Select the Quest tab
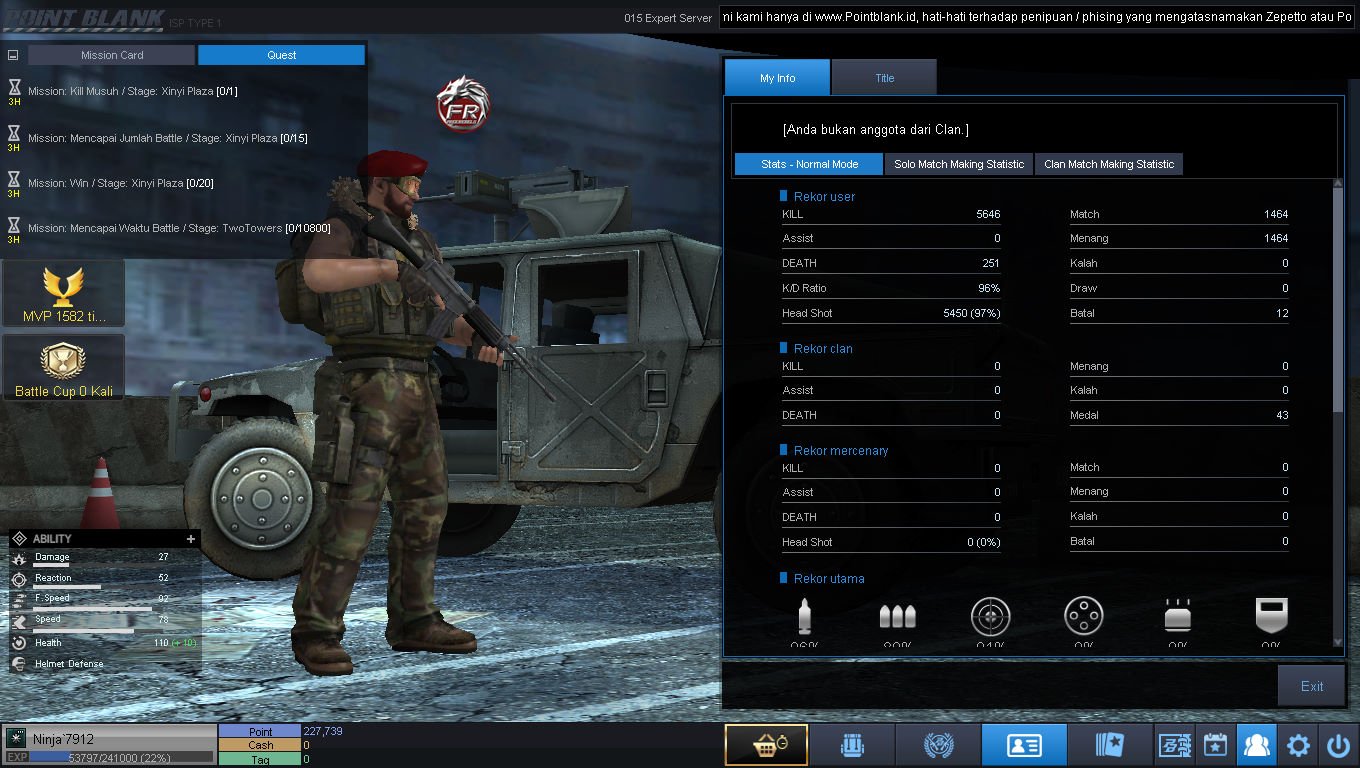 coord(281,55)
